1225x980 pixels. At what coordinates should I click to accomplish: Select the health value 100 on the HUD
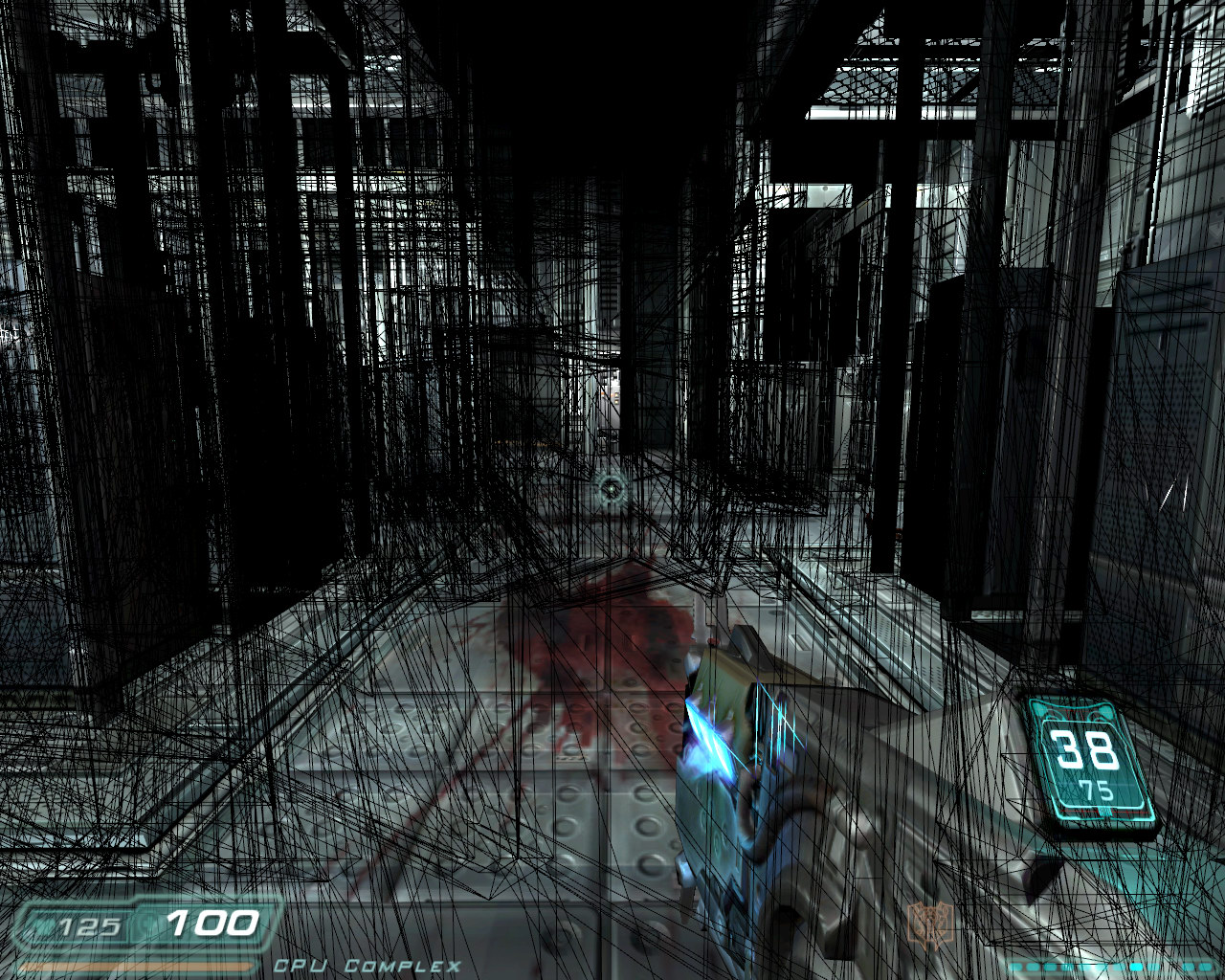[212, 924]
